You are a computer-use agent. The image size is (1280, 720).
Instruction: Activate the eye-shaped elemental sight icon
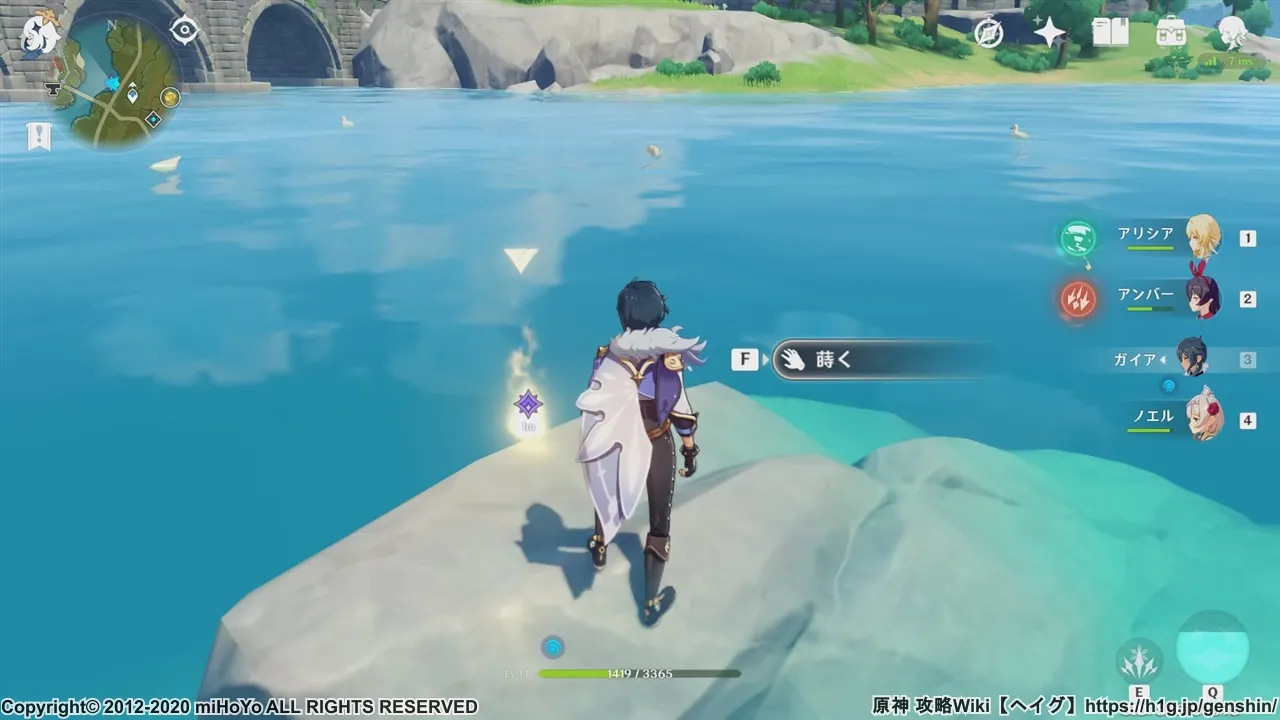(185, 31)
